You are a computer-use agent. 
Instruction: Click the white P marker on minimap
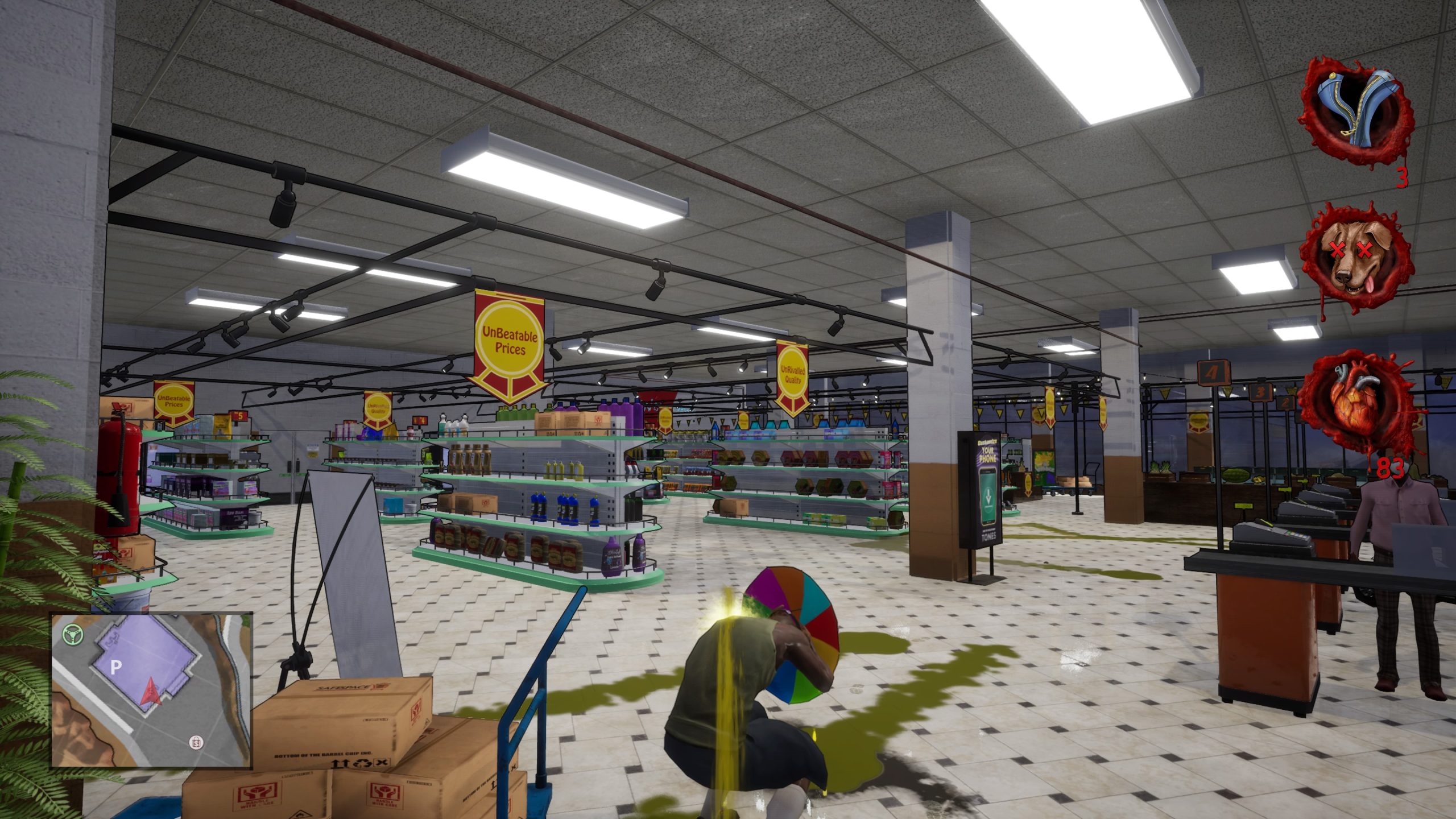[x=116, y=667]
